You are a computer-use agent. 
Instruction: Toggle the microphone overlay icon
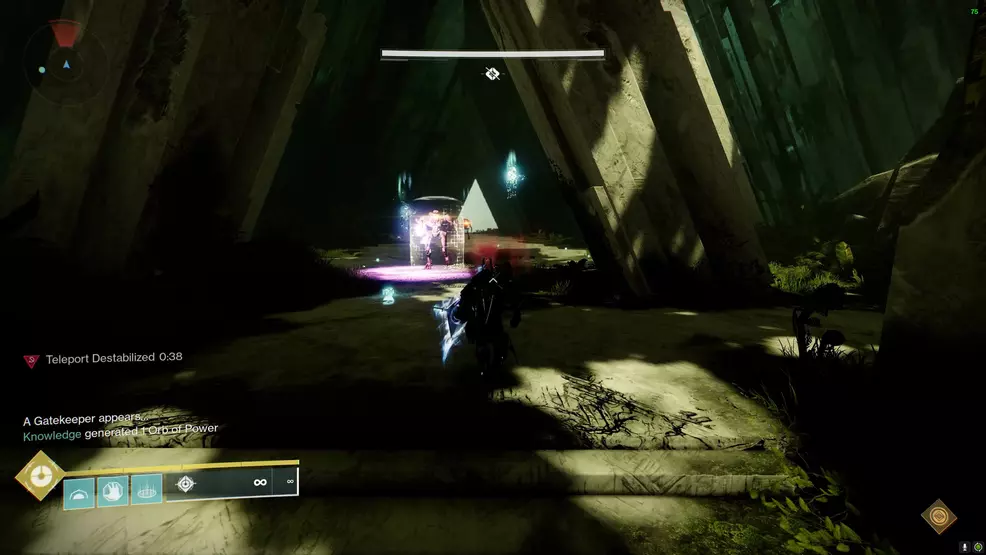pyautogui.click(x=964, y=547)
